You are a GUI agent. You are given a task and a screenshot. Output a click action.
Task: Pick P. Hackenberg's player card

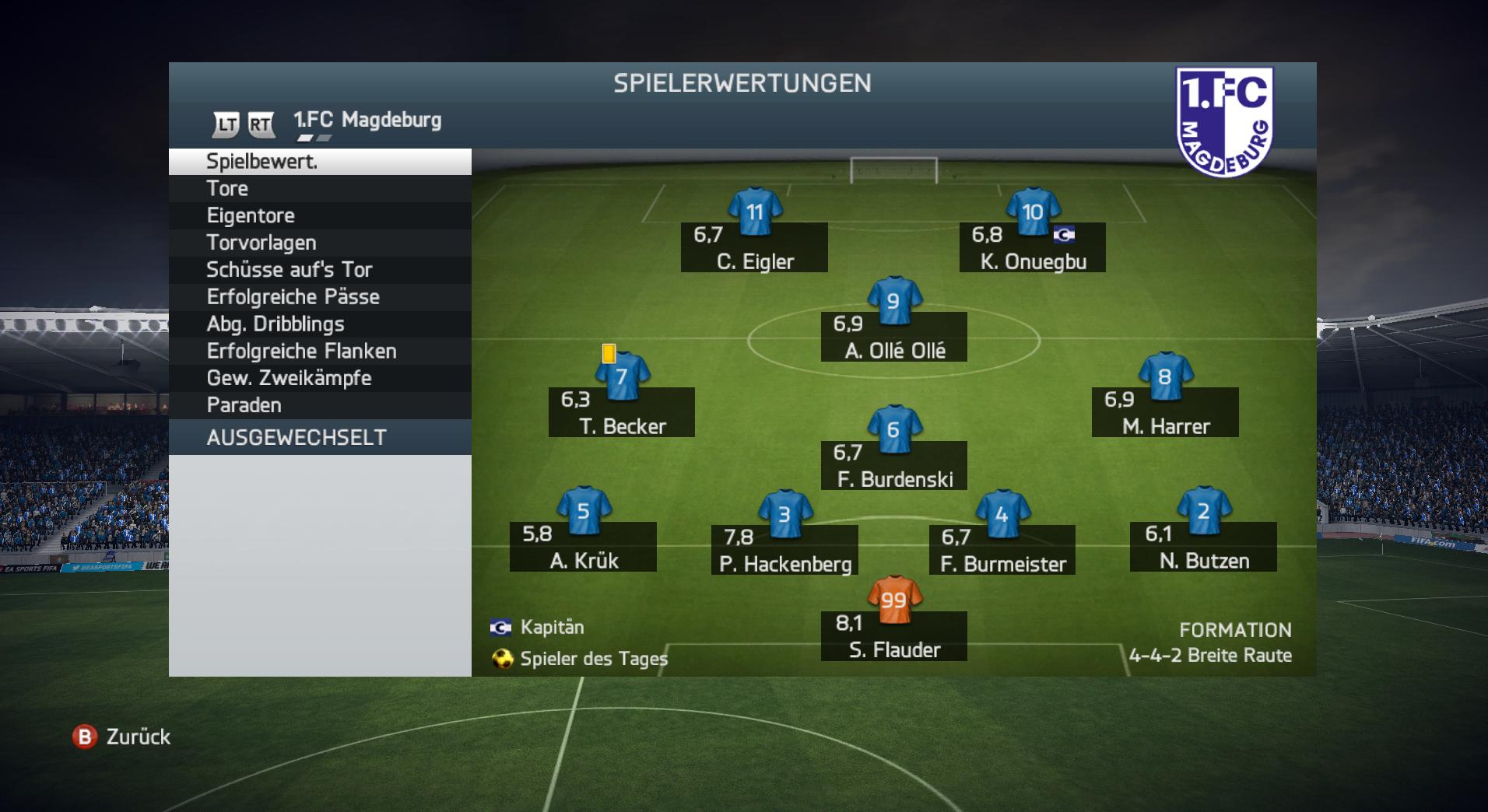784,549
